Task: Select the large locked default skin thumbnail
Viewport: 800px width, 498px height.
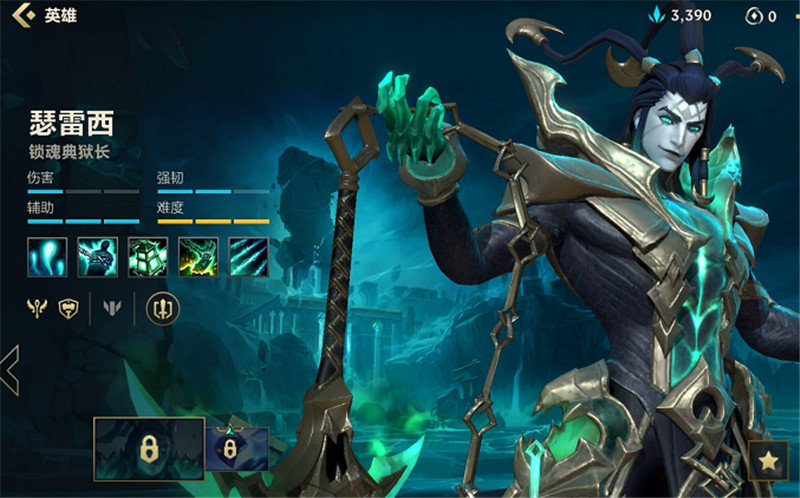Action: coord(148,449)
